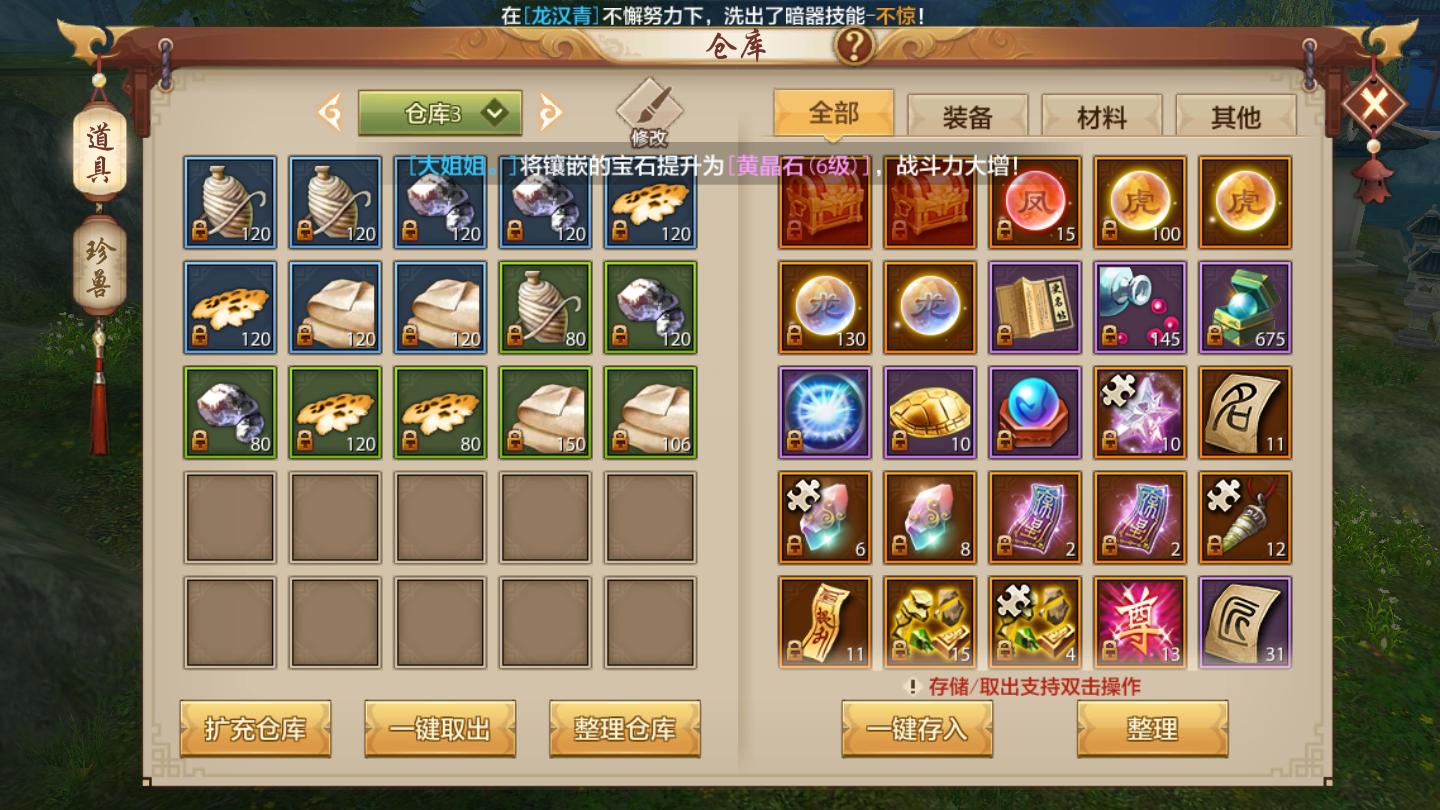Click the right arrow beside warehouse selector
1440x810 pixels.
pos(549,112)
